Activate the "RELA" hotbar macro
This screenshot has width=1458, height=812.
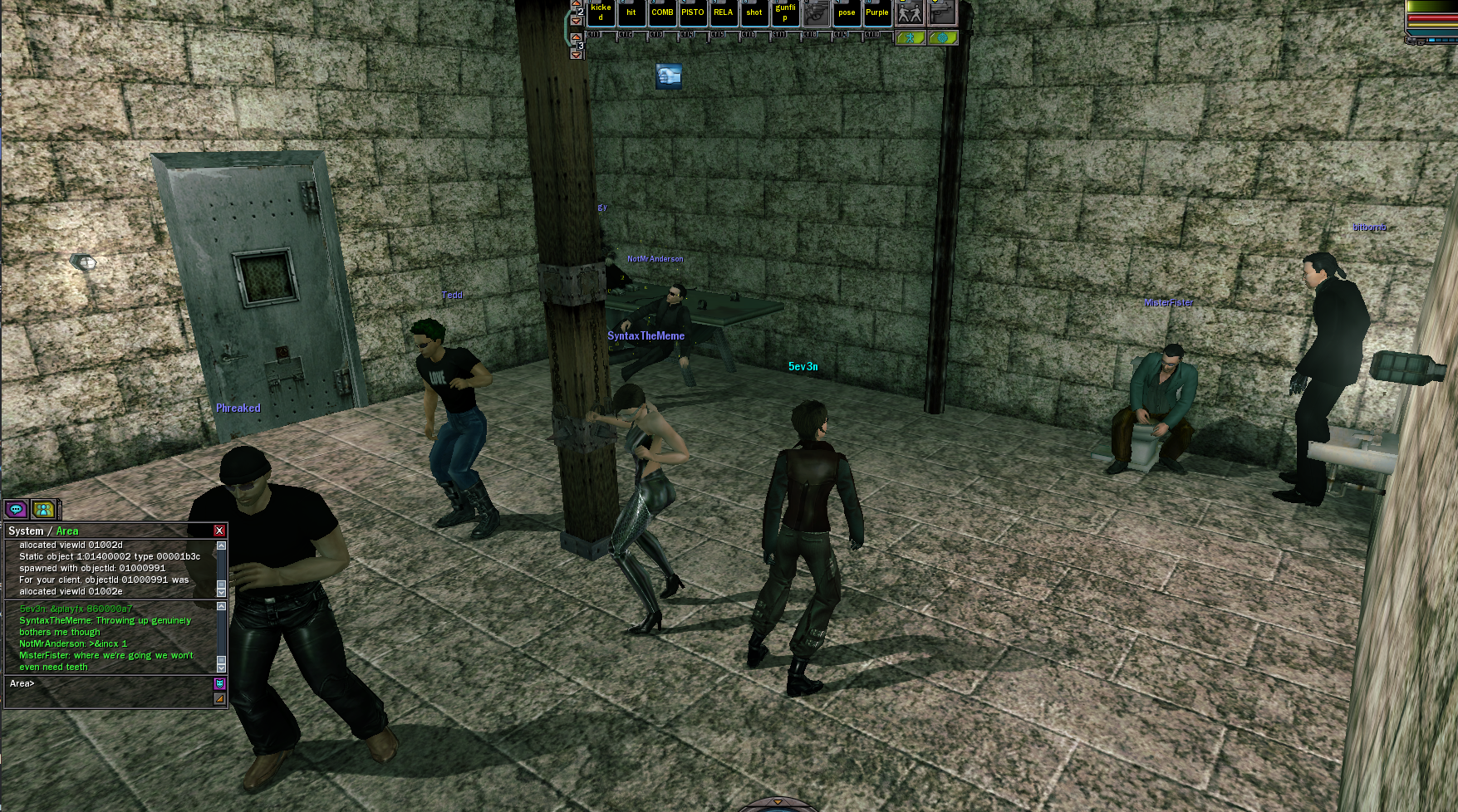pos(724,12)
